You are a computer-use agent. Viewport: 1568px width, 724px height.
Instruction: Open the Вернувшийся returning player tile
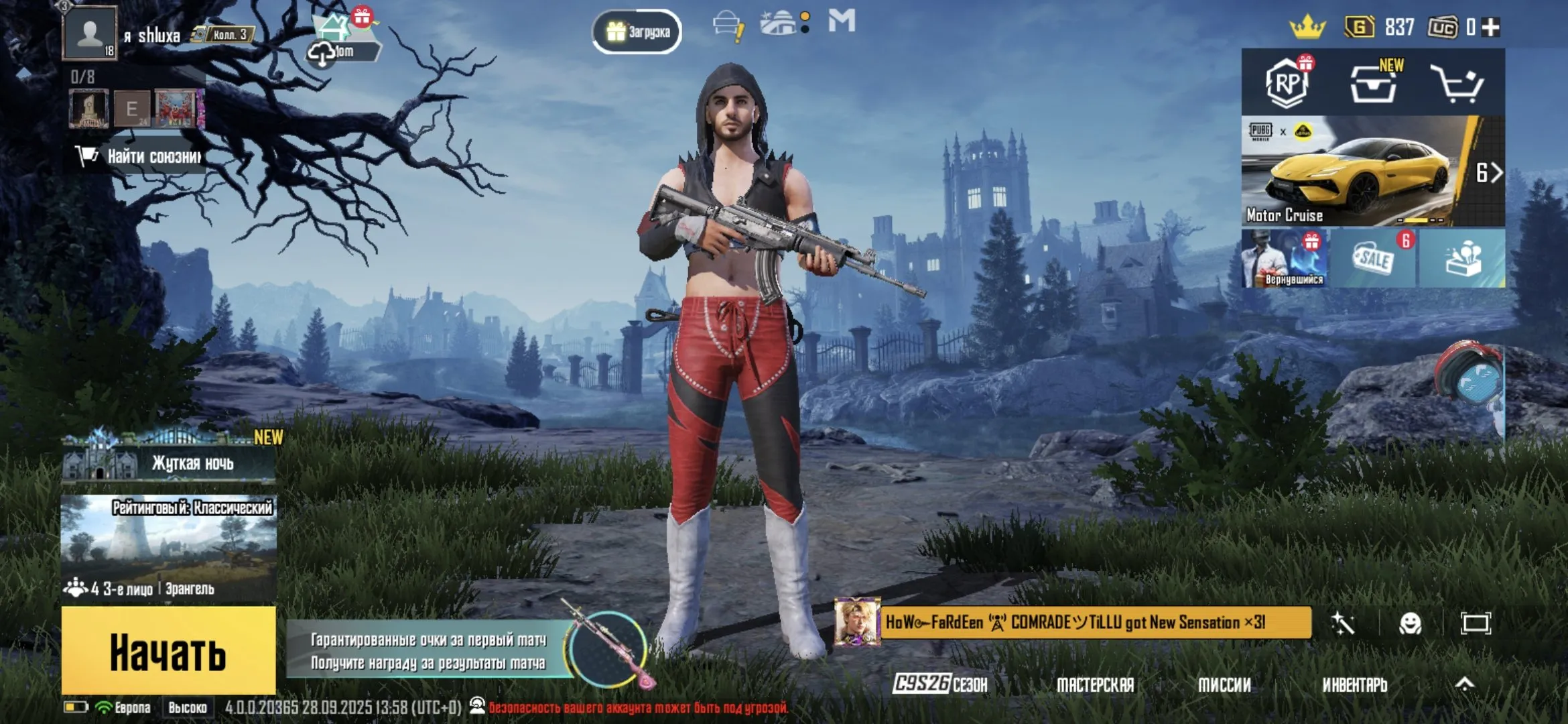click(1285, 259)
